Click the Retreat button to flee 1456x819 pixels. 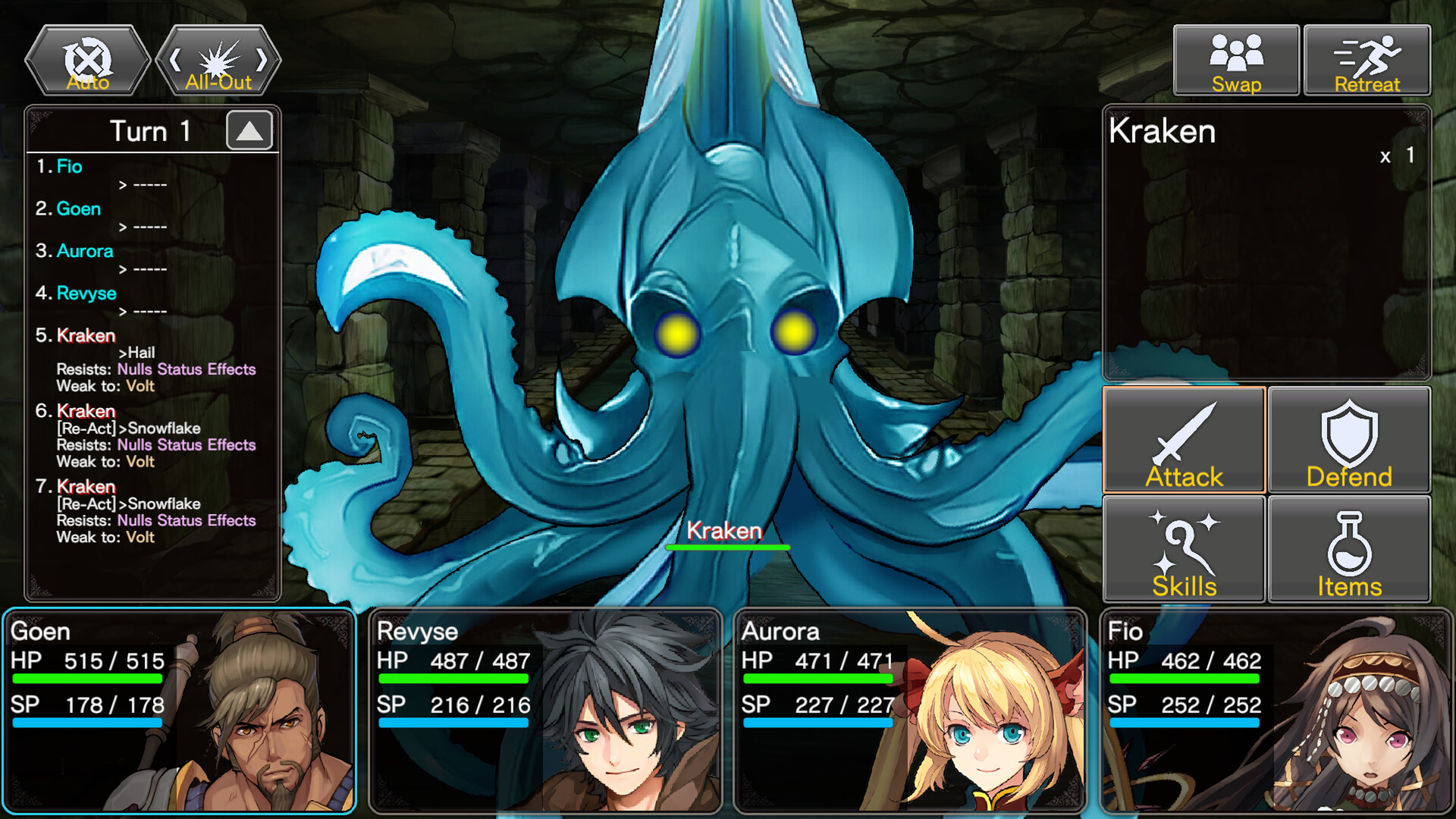pyautogui.click(x=1367, y=61)
